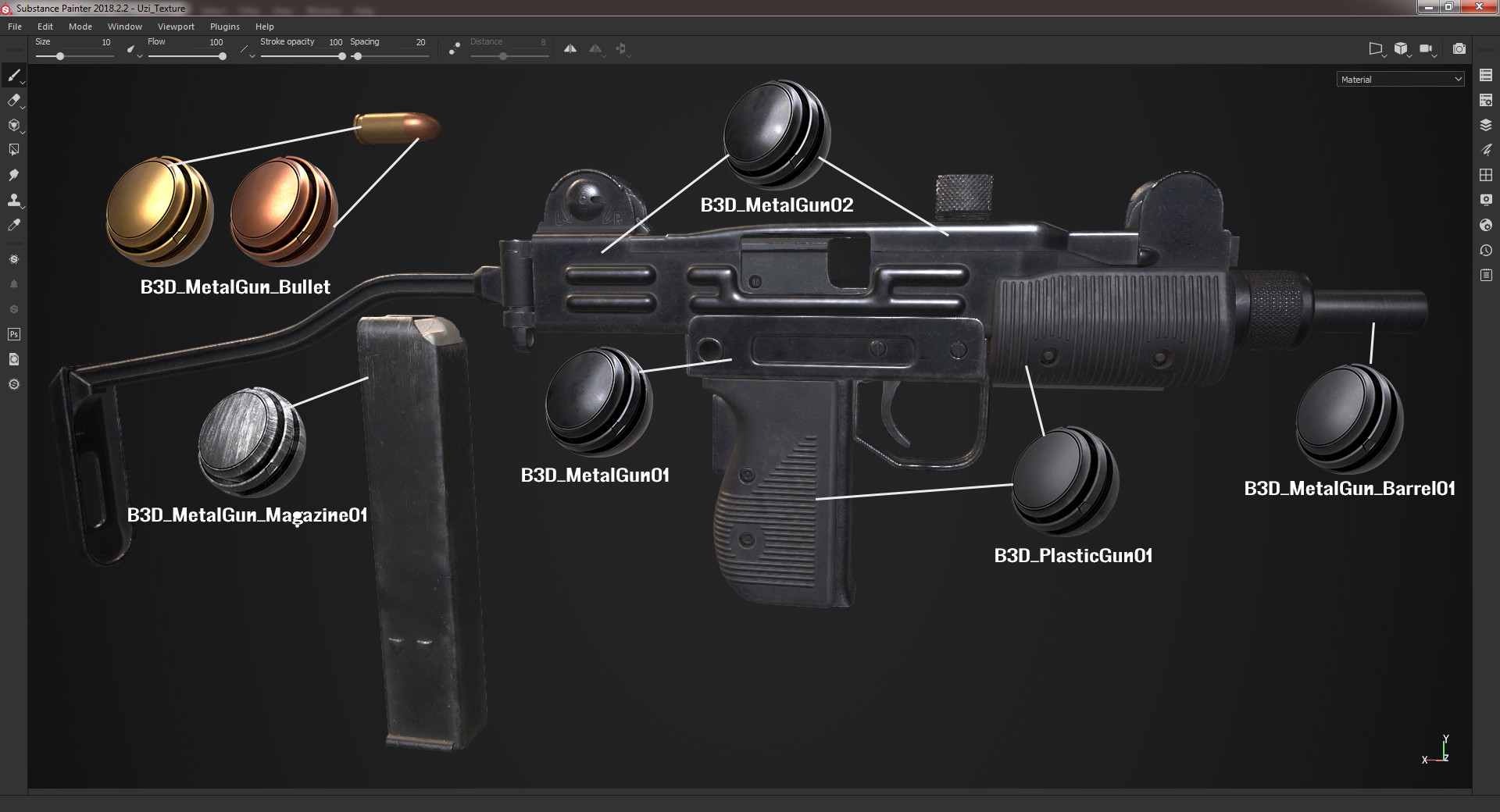Enable horizontal symmetry painting
1500x812 pixels.
(x=570, y=48)
